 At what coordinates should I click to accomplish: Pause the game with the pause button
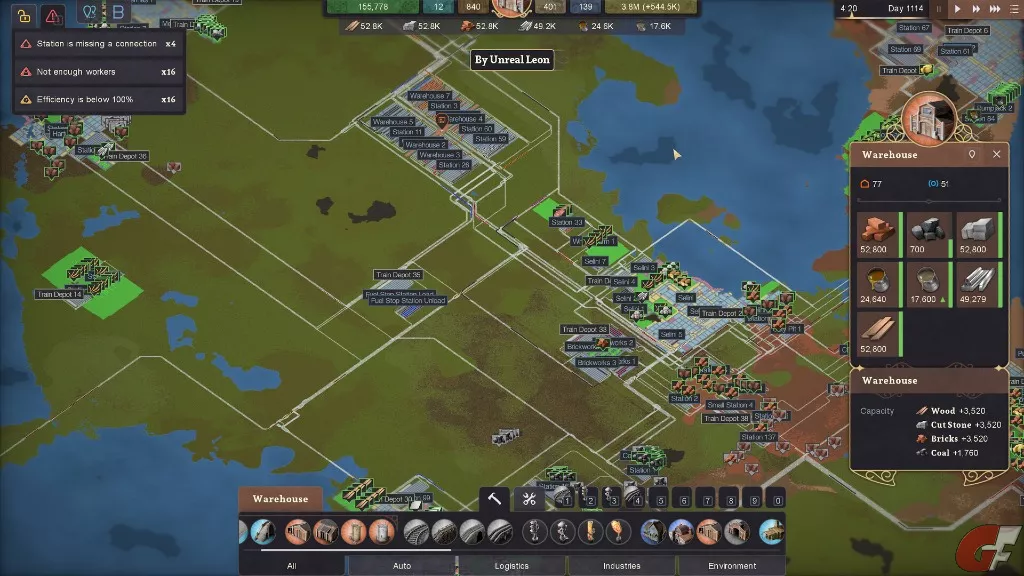pos(937,9)
